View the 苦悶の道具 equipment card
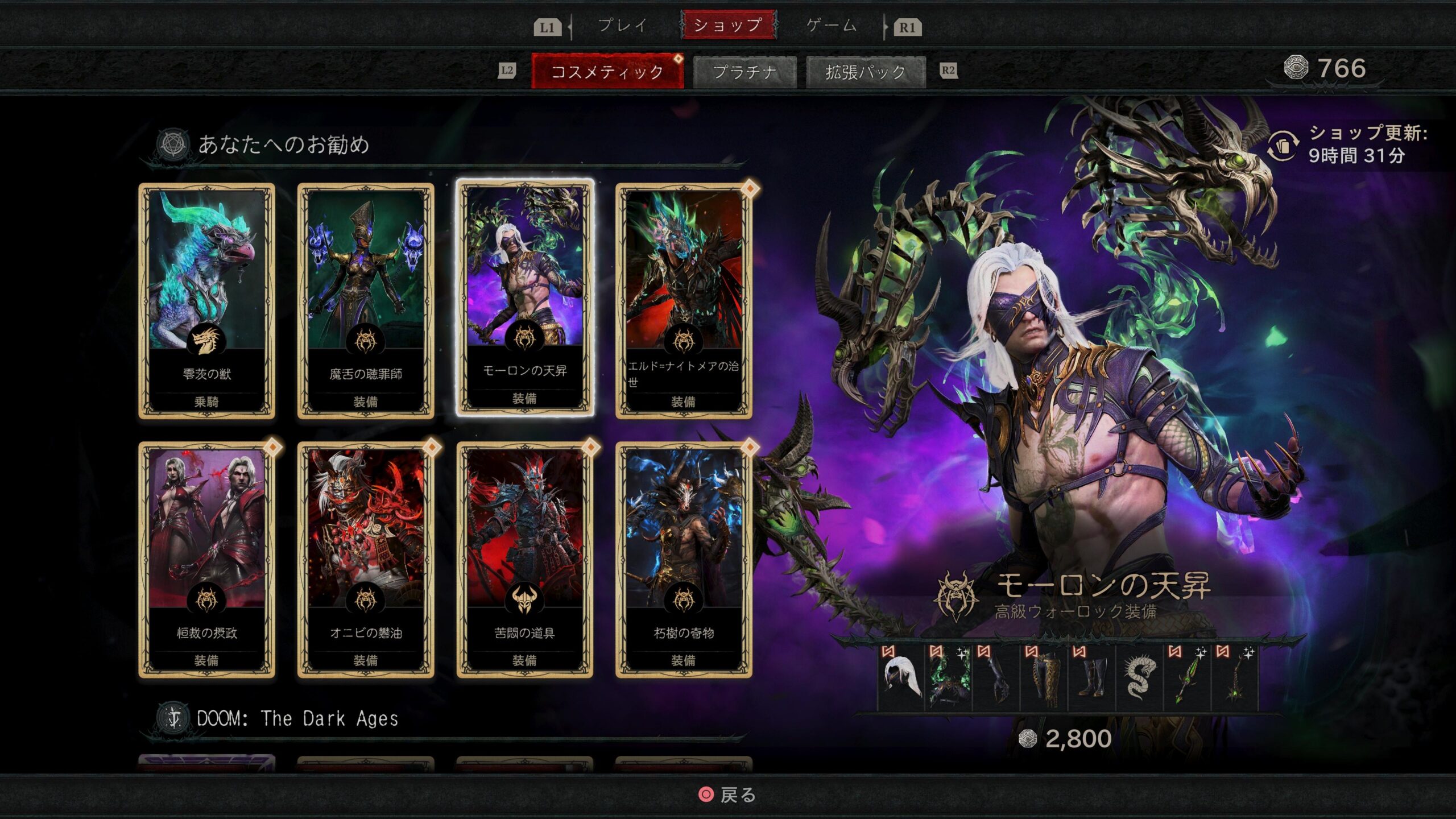1456x819 pixels. [525, 560]
